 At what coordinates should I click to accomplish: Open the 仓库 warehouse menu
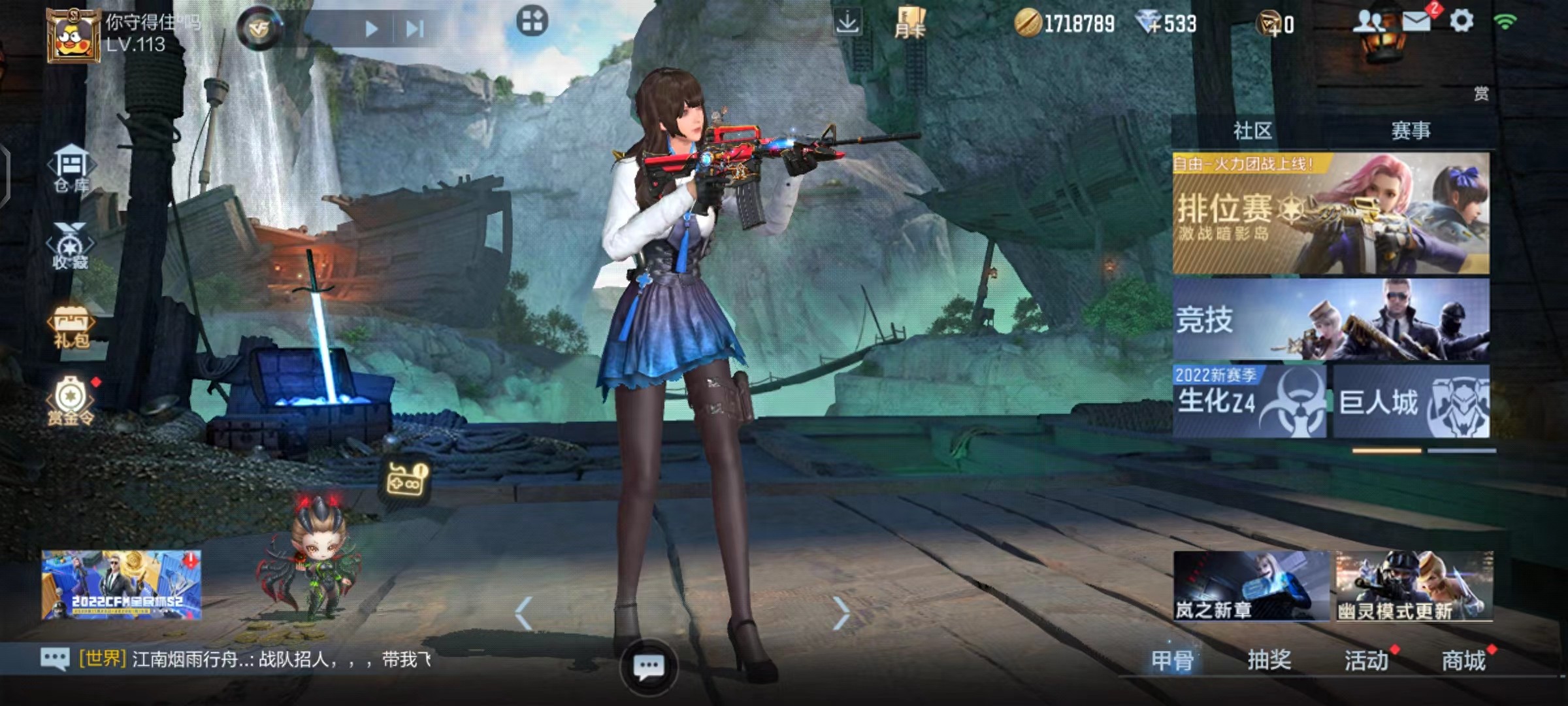71,168
